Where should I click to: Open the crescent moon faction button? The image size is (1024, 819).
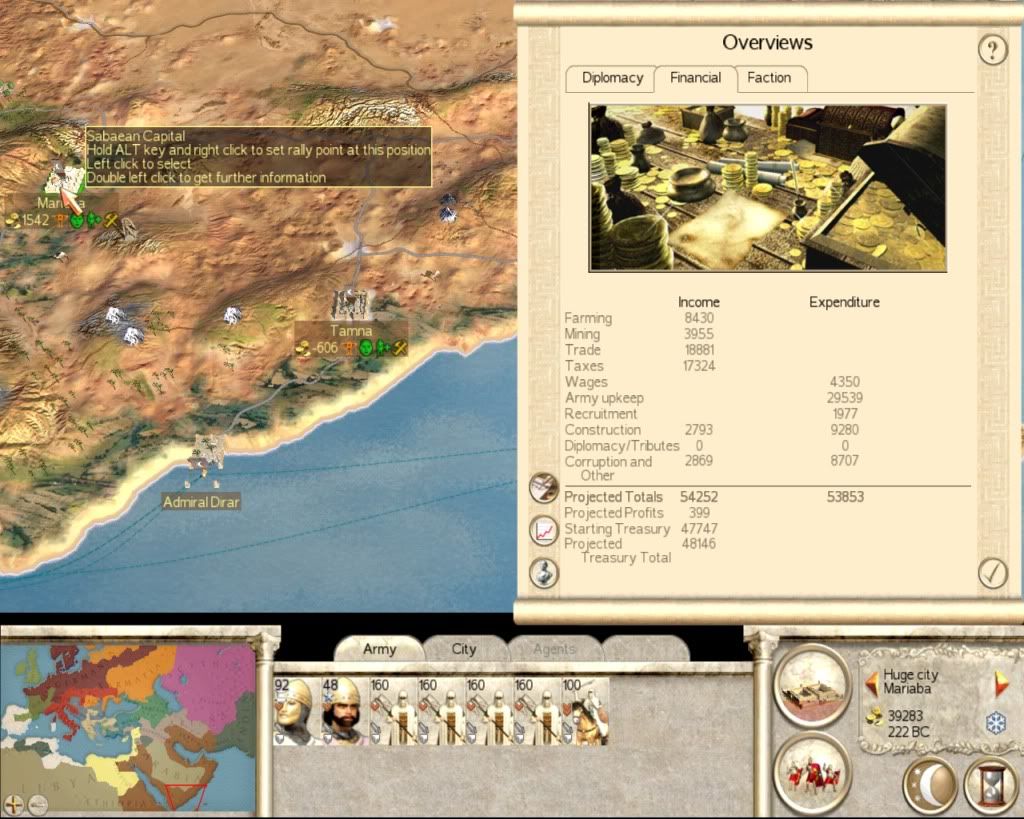click(930, 787)
